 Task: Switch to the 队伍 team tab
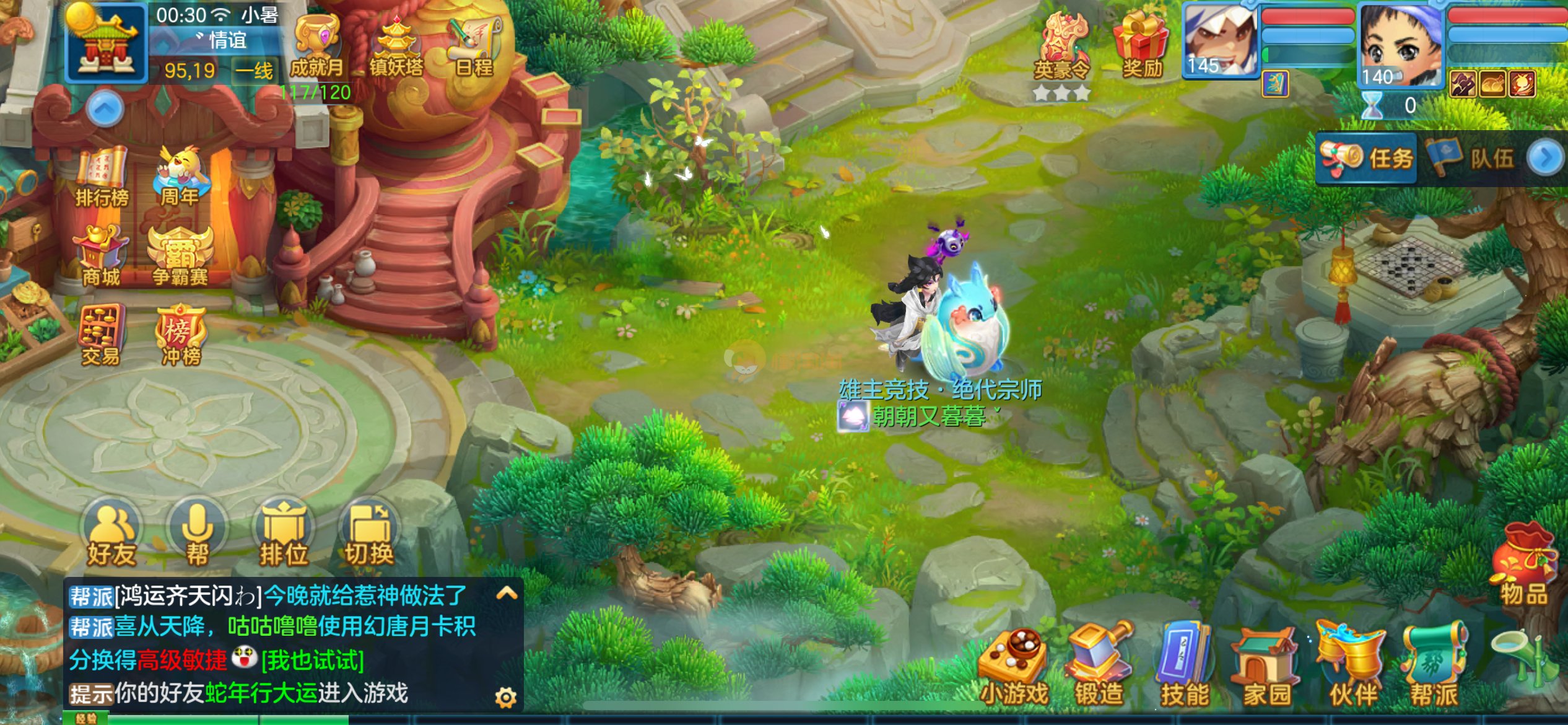1471,159
